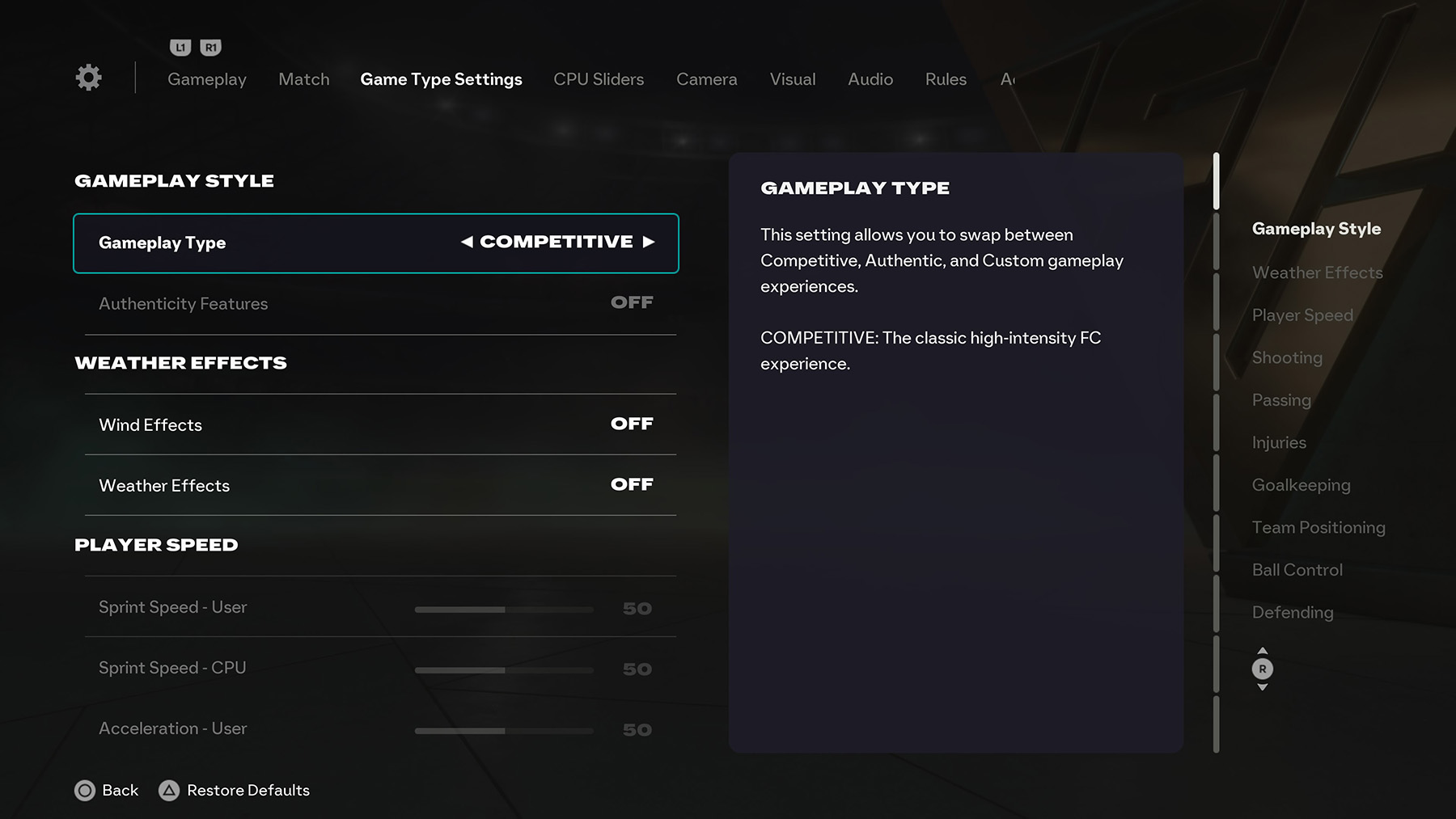The width and height of the screenshot is (1456, 819).
Task: Open the Camera tab
Action: click(x=706, y=79)
